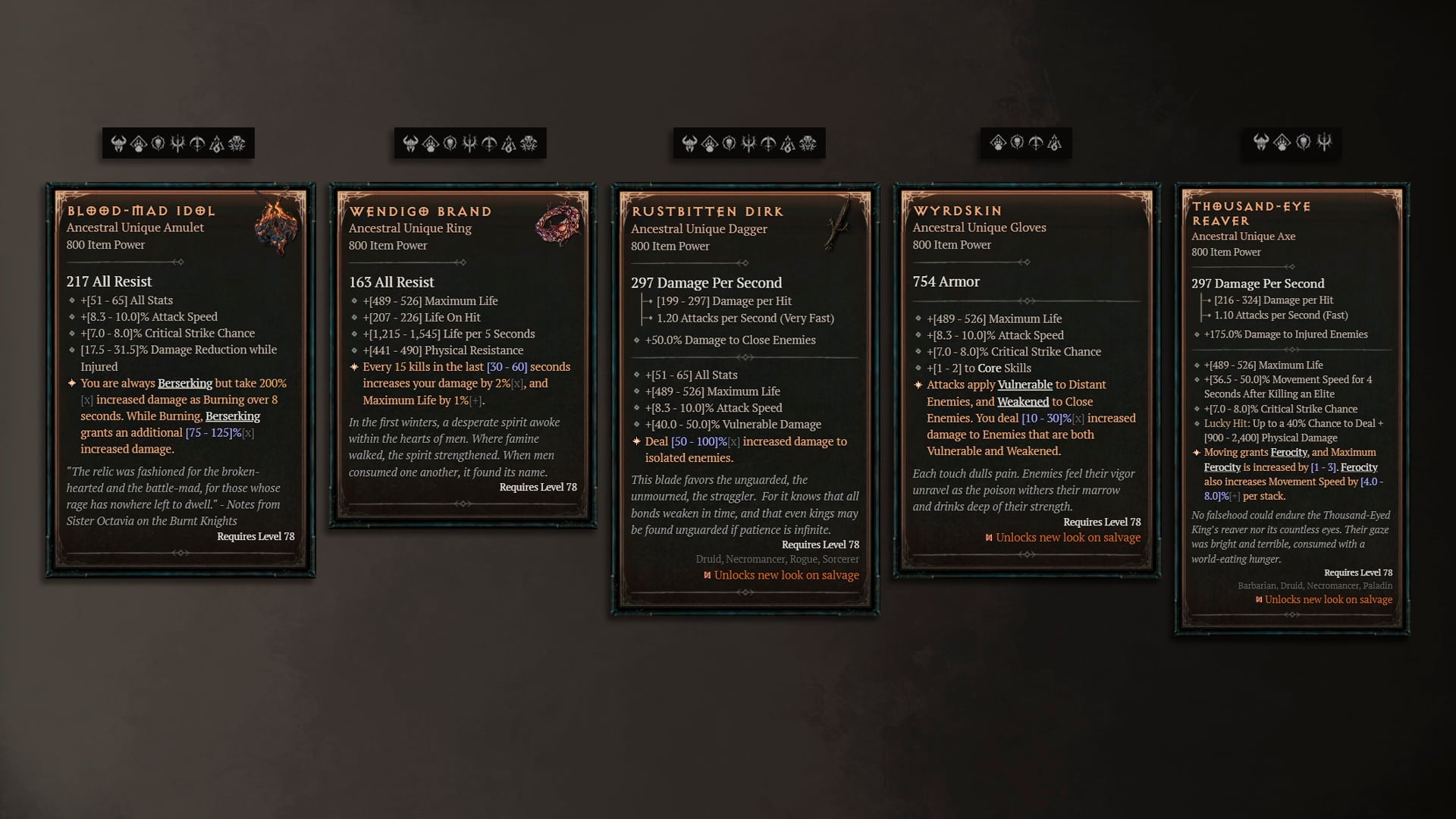Click the Necromancer skull icon above Rustbitten Dirk
The image size is (1456, 819).
tap(729, 143)
